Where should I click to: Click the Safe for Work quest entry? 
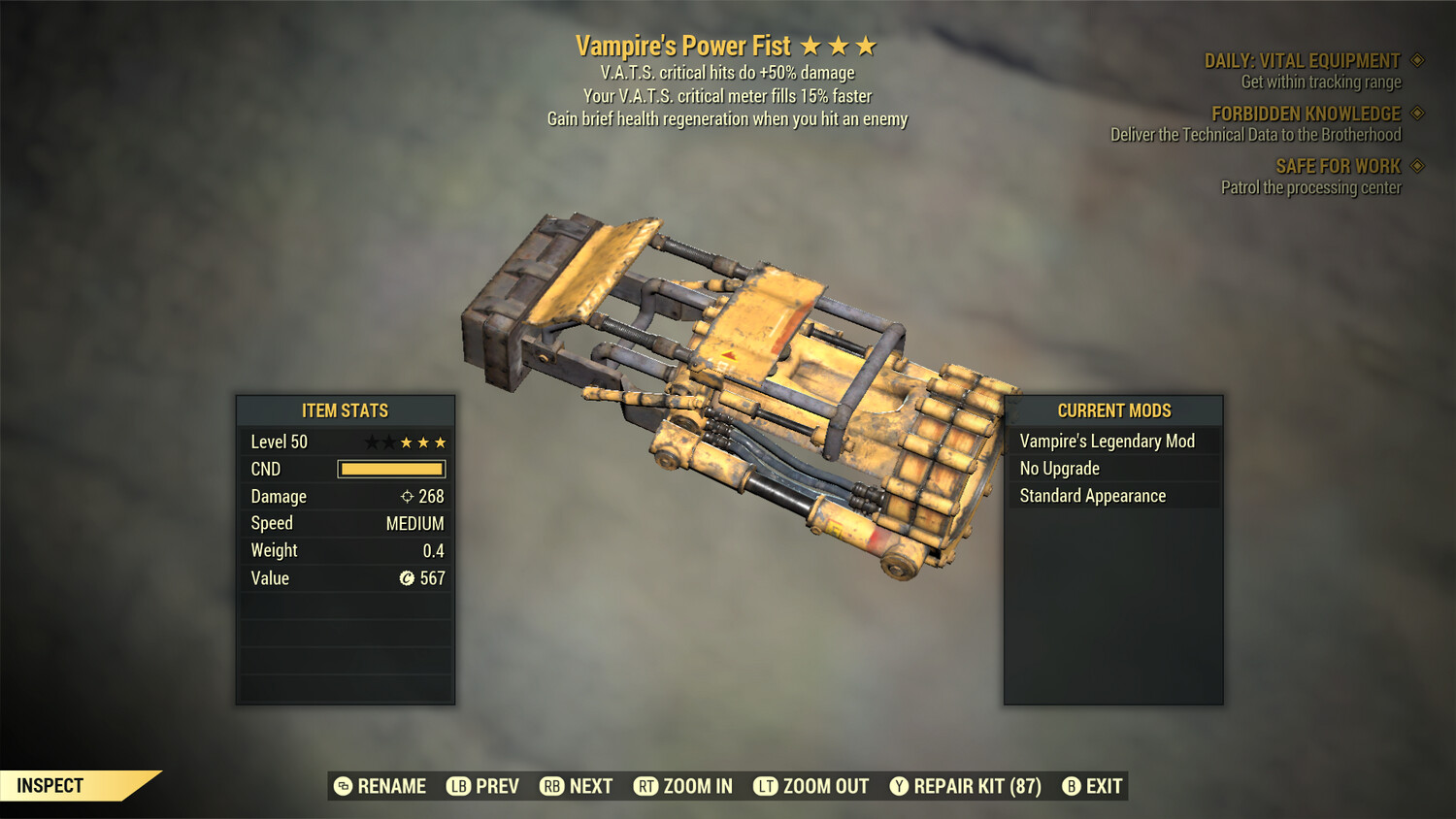point(1338,167)
